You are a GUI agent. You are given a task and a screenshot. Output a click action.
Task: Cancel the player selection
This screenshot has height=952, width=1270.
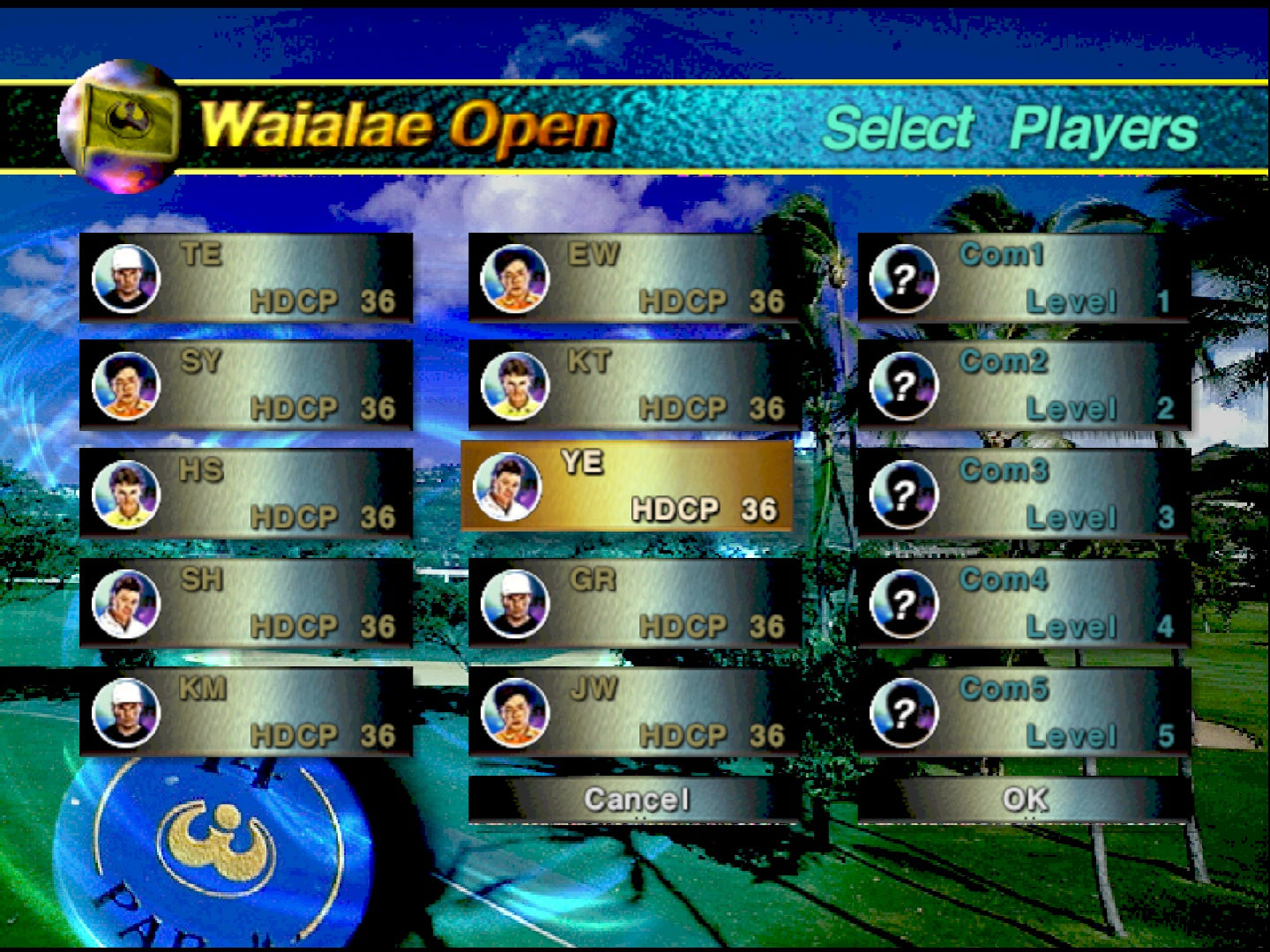635,800
